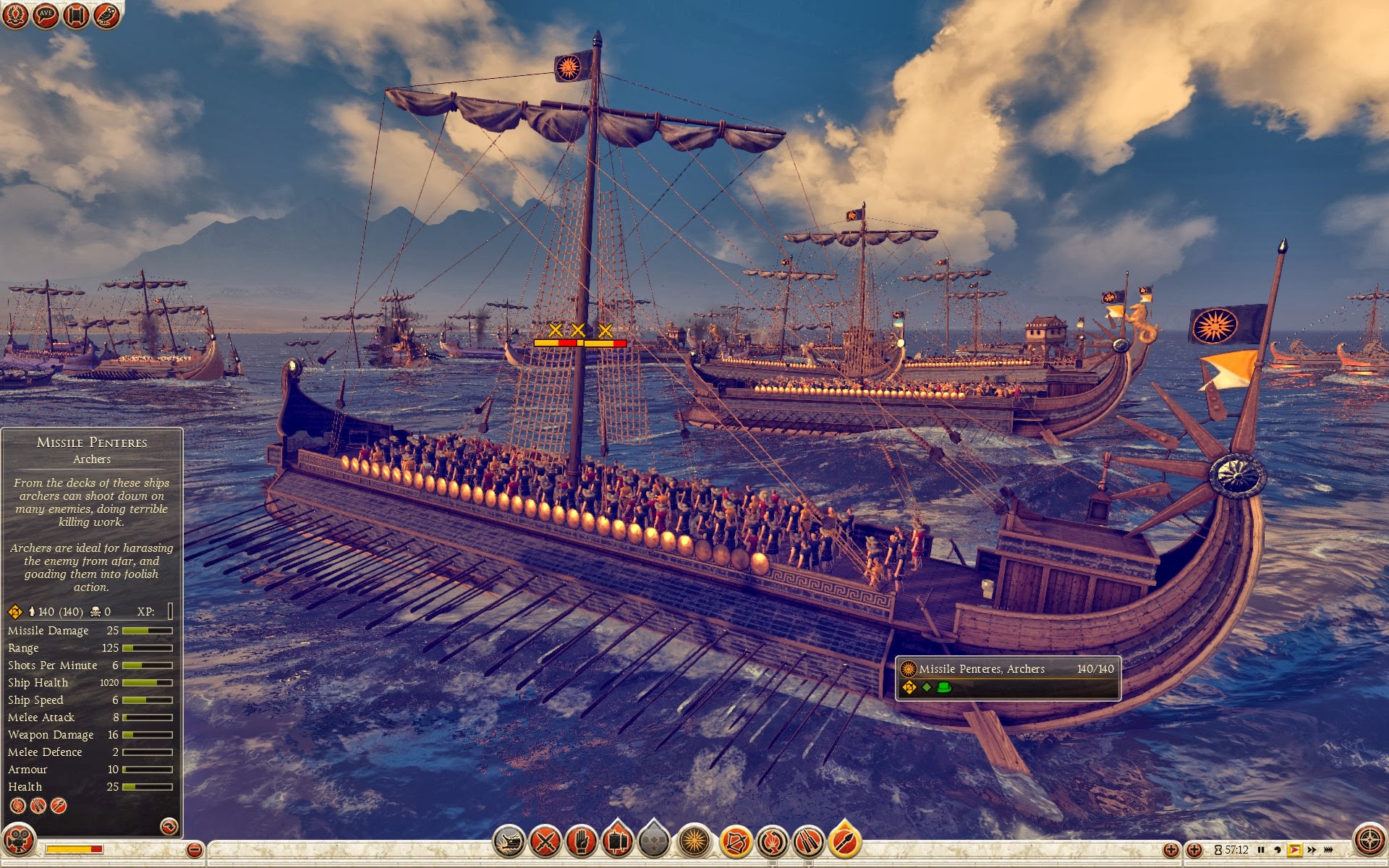
Task: Toggle the bow fire-at-will button
Action: tap(736, 841)
